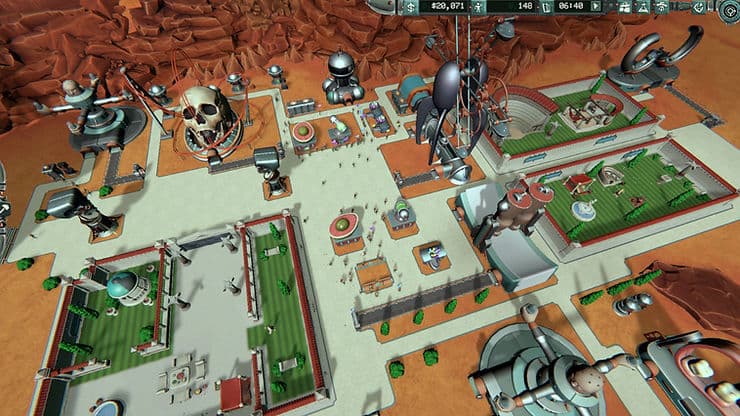The image size is (740, 416).
Task: Click the teal arrow icon near the corner
Action: coord(699,7)
